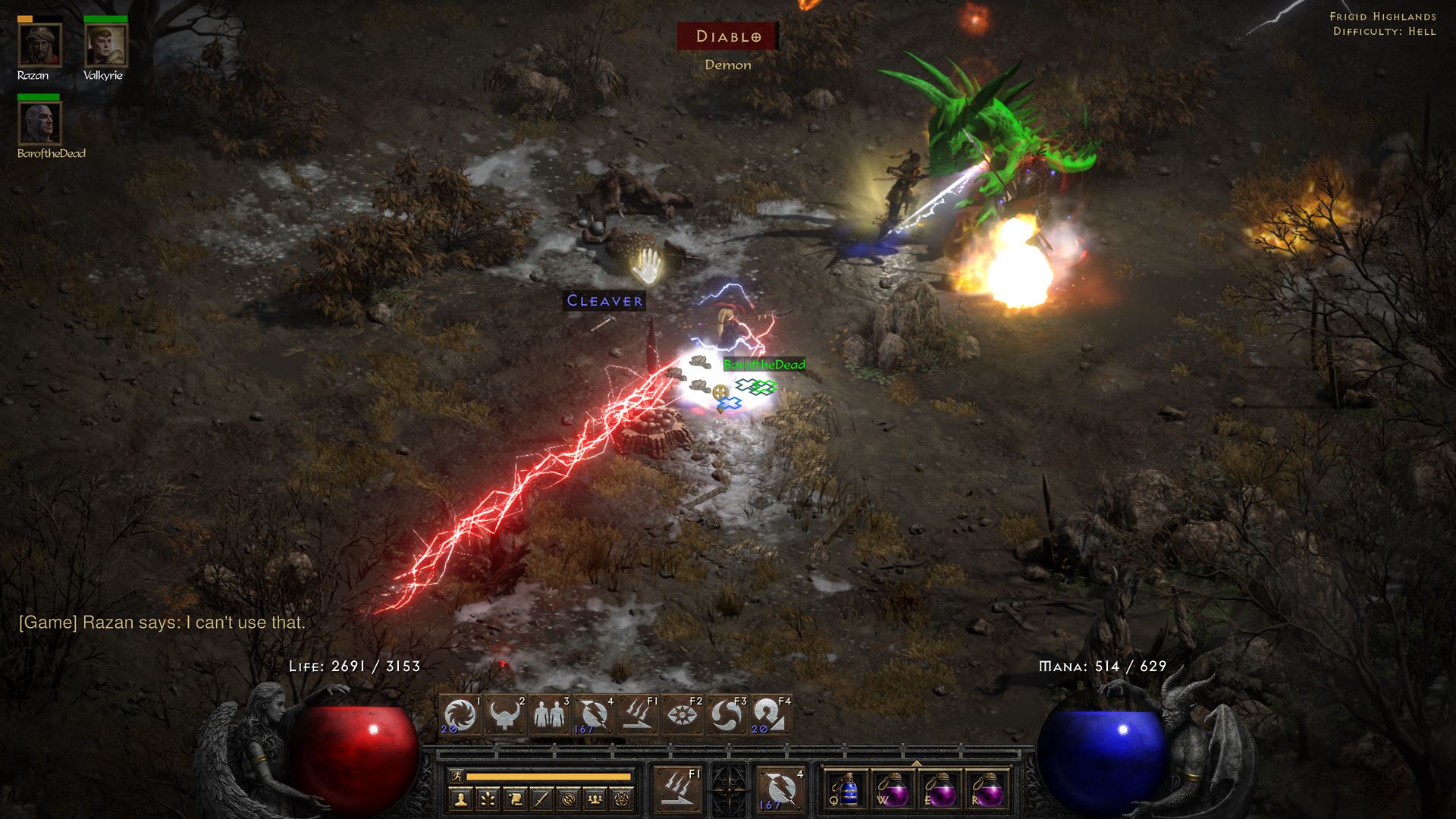Screen dimensions: 1456x819
Task: Activate the eye skill on F2
Action: point(683,716)
